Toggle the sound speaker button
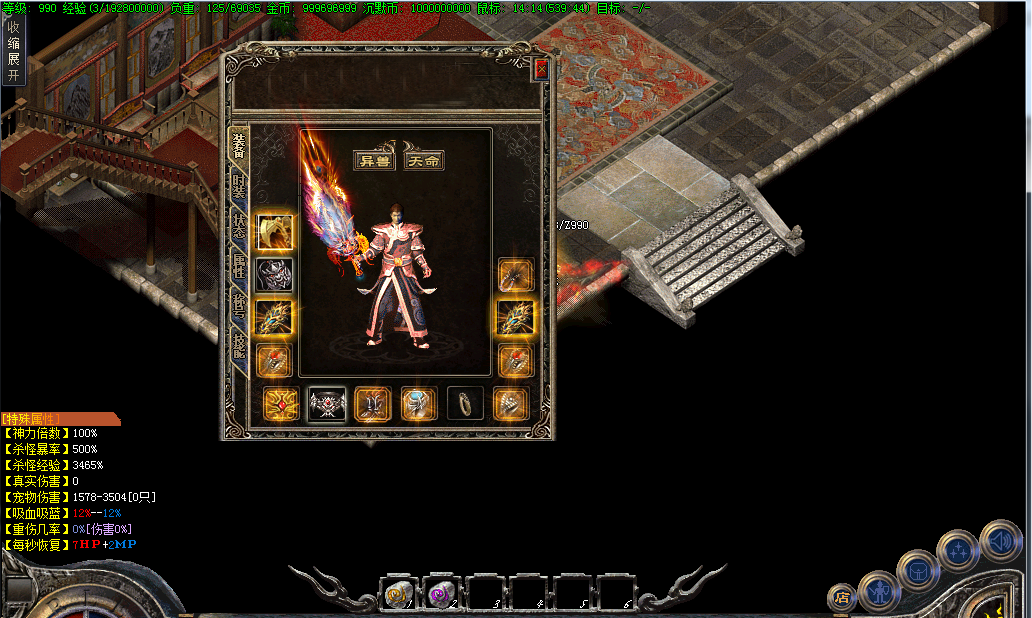The height and width of the screenshot is (618, 1032). pos(1000,541)
